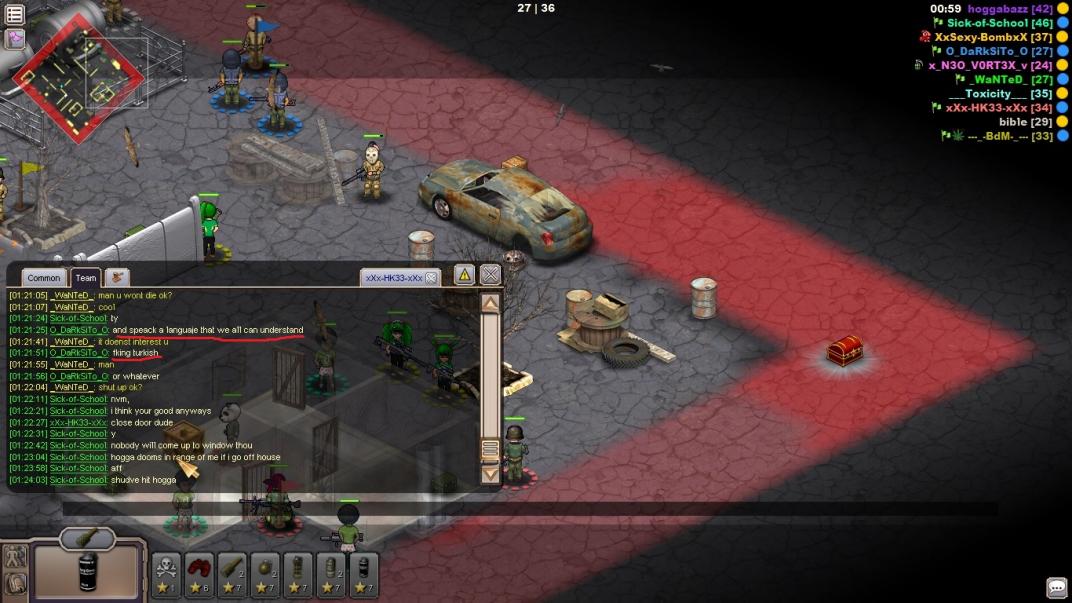
Task: Open the third chat tab with the hand icon
Action: [117, 277]
